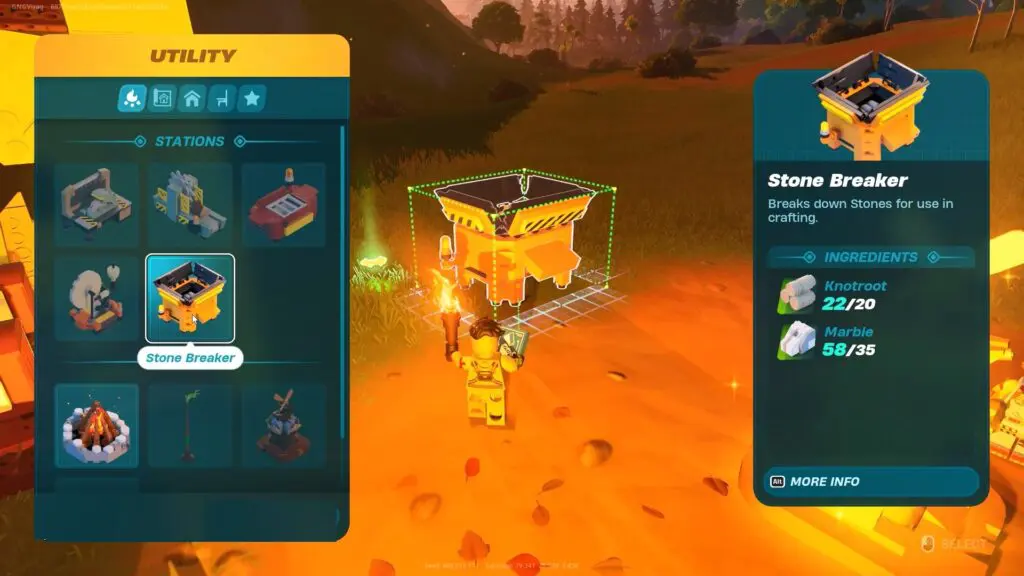Choose the campfire utility item

[x=96, y=425]
